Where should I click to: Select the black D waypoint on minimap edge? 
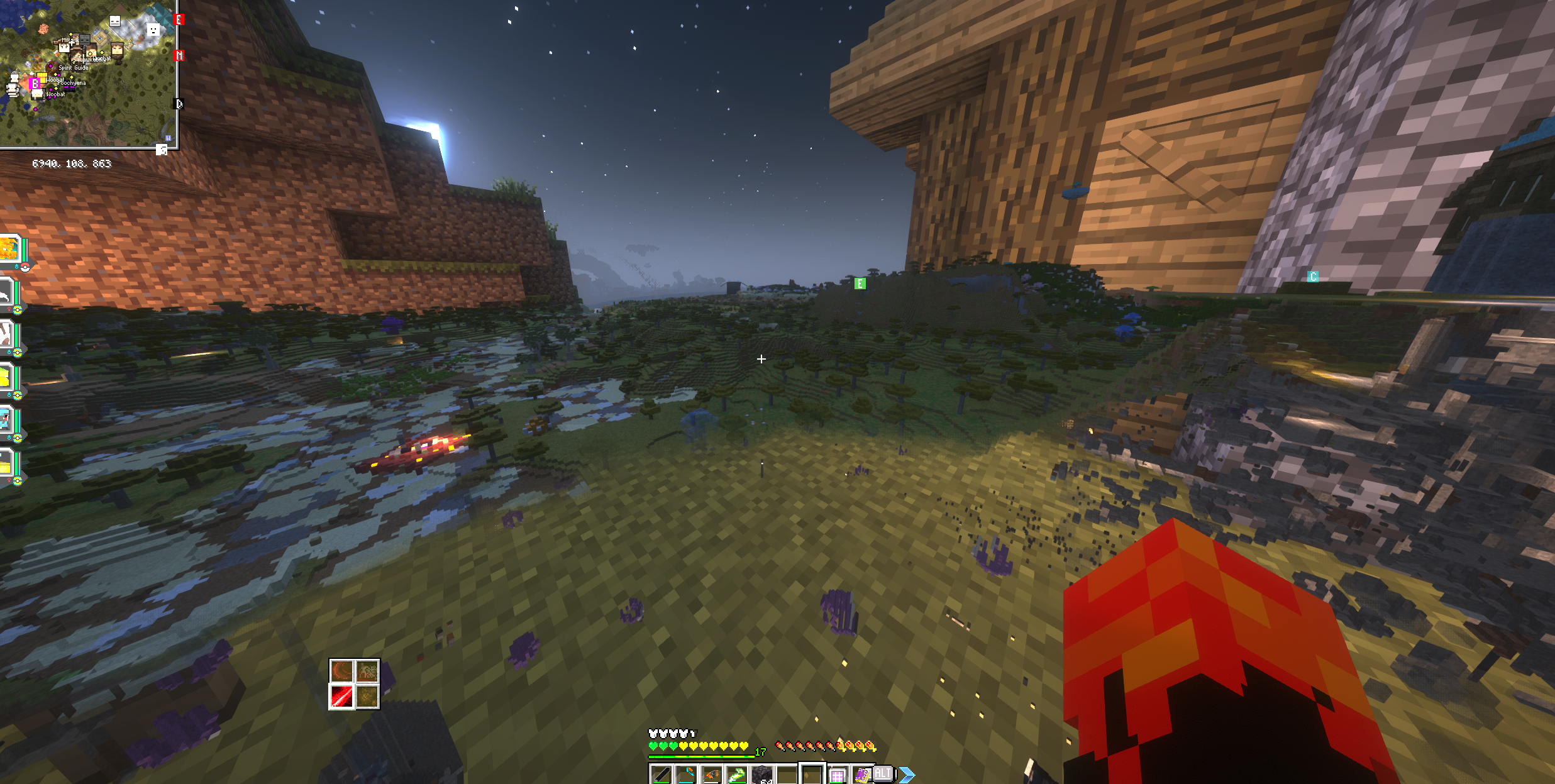179,104
